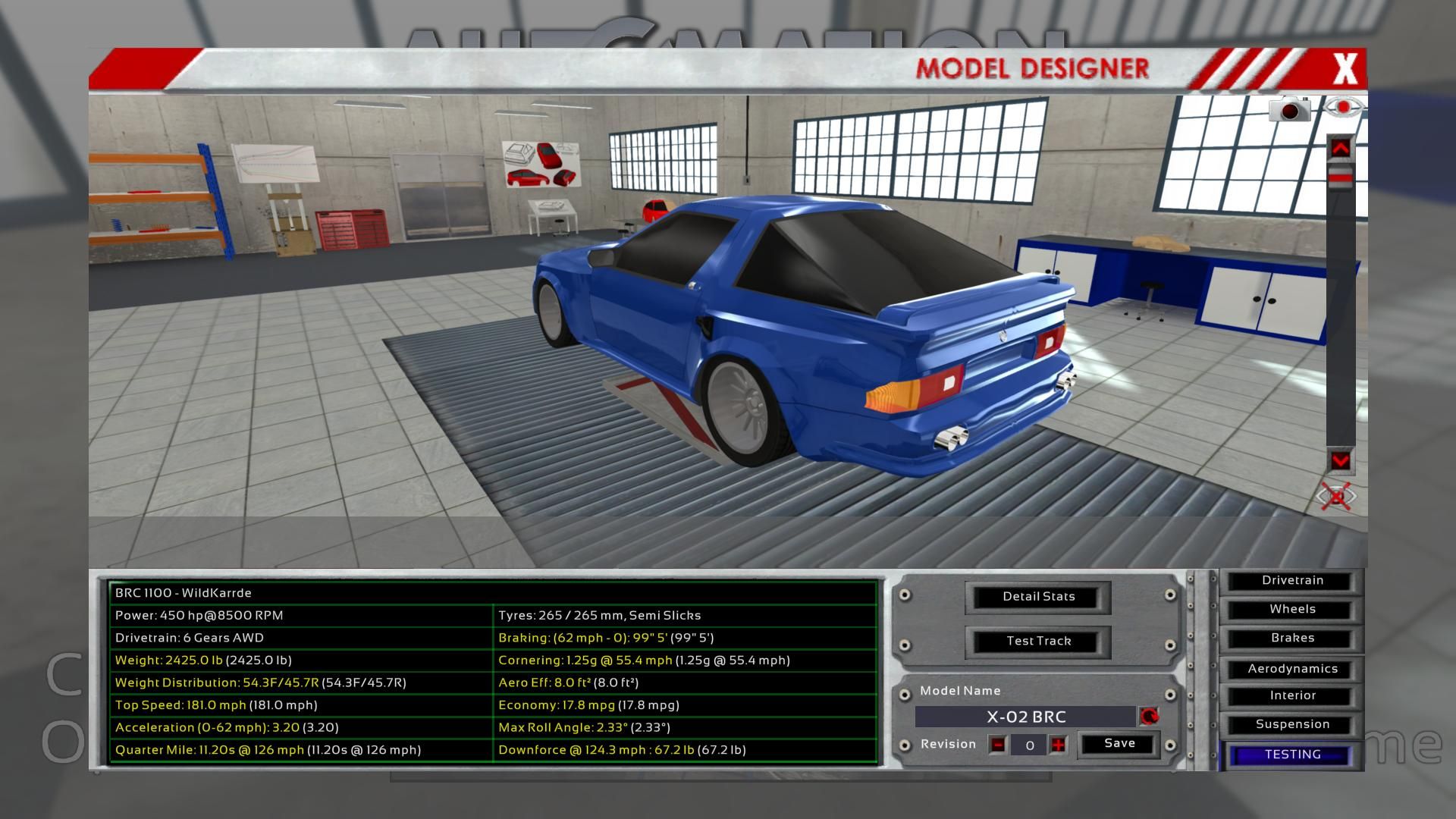Click the red icon beside model name
The height and width of the screenshot is (819, 1456).
tap(1149, 717)
